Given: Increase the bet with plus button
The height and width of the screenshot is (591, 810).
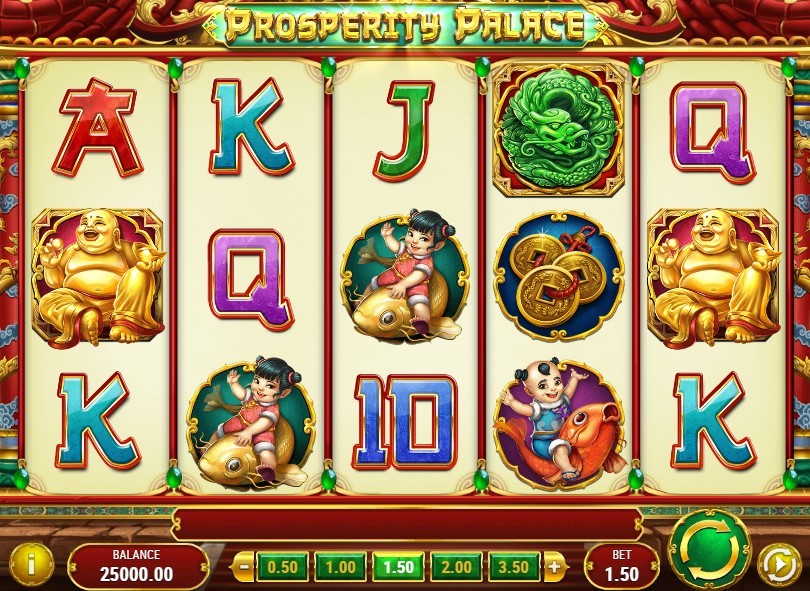Looking at the screenshot, I should (x=554, y=567).
